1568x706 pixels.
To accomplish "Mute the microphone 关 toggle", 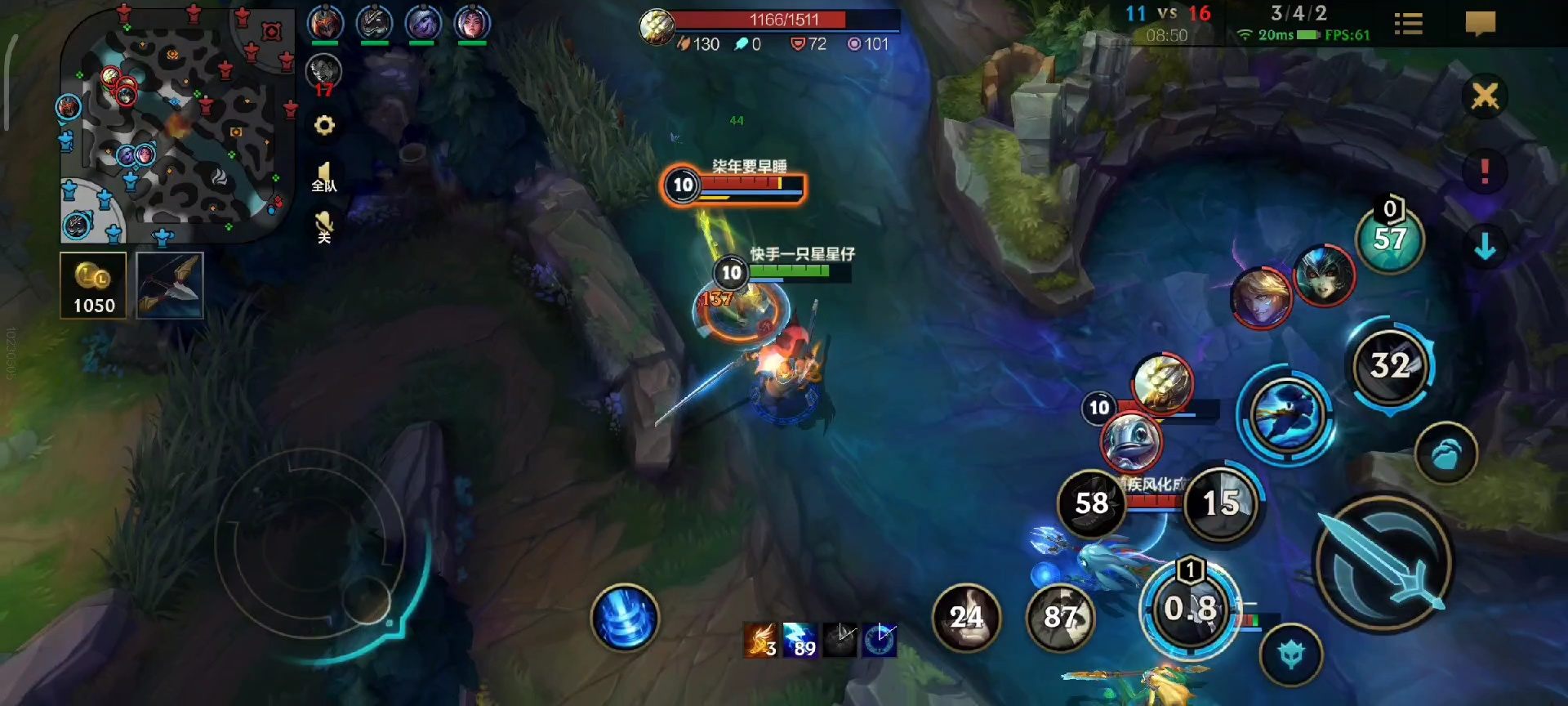I will [325, 221].
